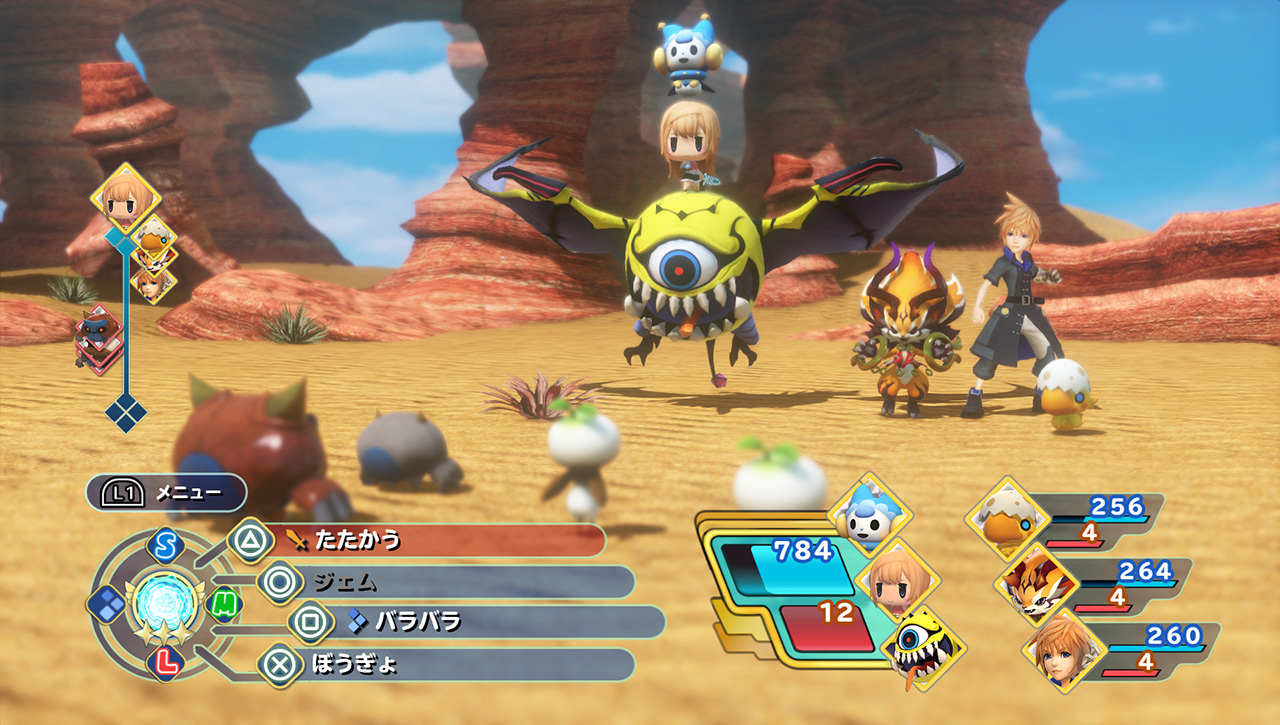Choose the spiky-haired boy portrait with 260 HP
Image resolution: width=1280 pixels, height=725 pixels.
point(1063,647)
